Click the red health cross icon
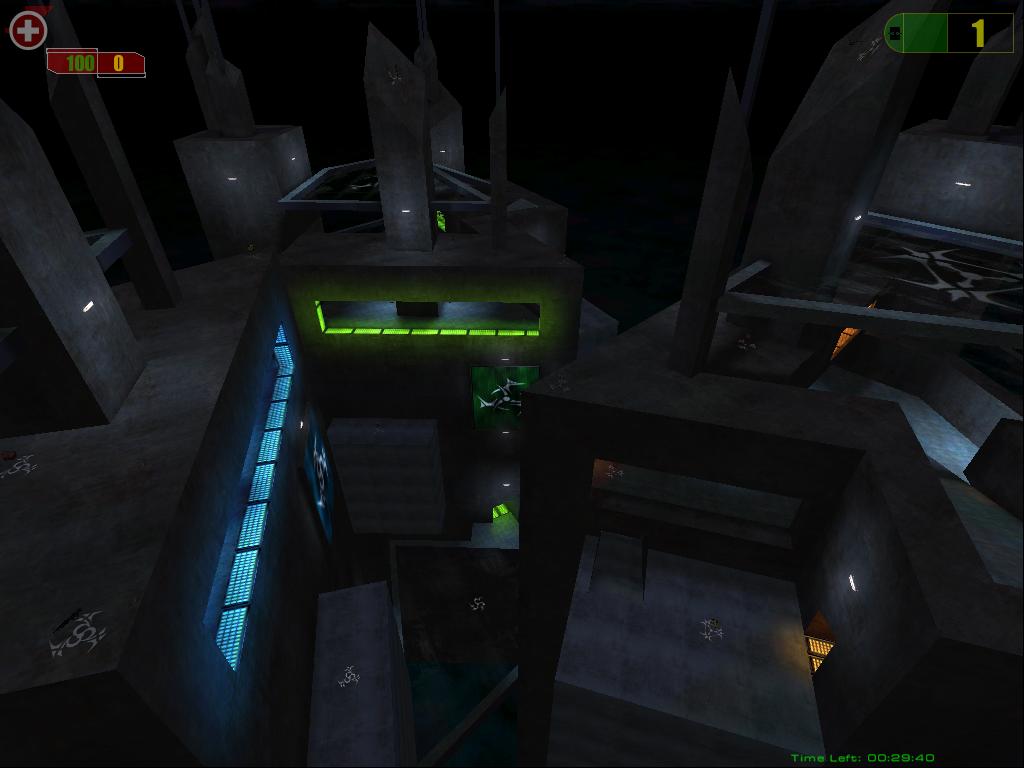1024x768 pixels. click(28, 31)
